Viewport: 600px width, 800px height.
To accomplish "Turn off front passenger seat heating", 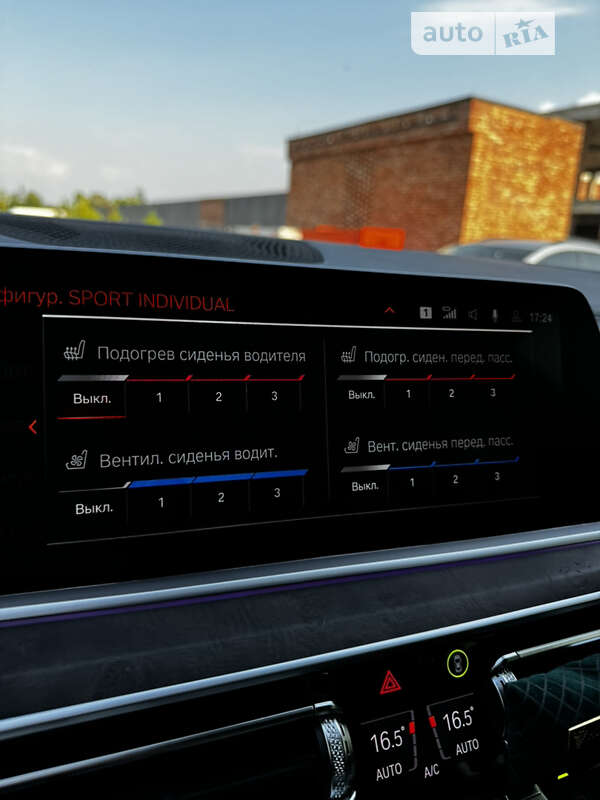I will [362, 395].
